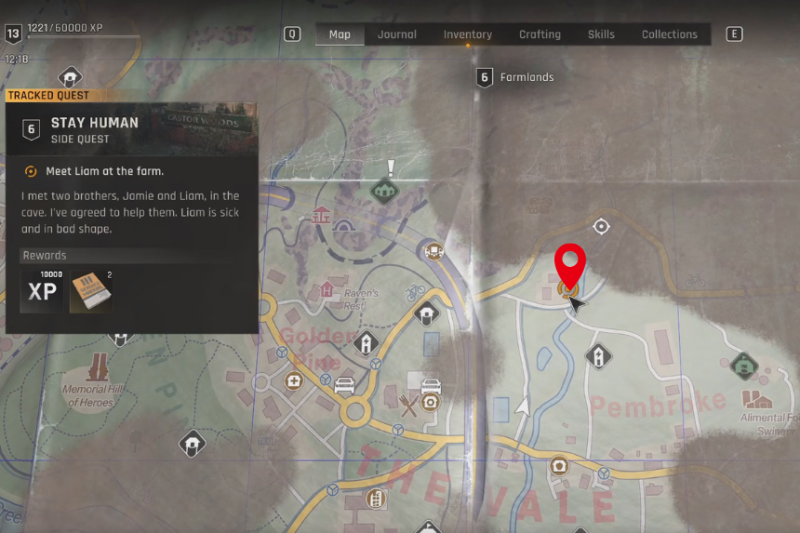The width and height of the screenshot is (800, 533).
Task: Select the green house marker near Pembroke
Action: tap(743, 366)
